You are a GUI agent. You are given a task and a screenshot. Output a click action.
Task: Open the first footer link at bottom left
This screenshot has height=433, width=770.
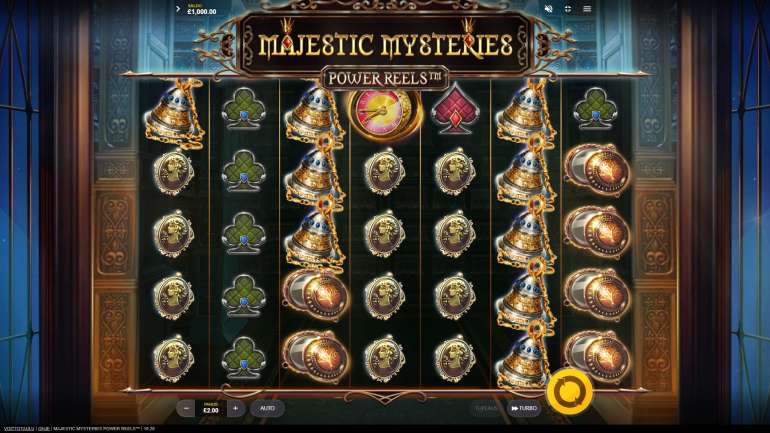pyautogui.click(x=18, y=428)
